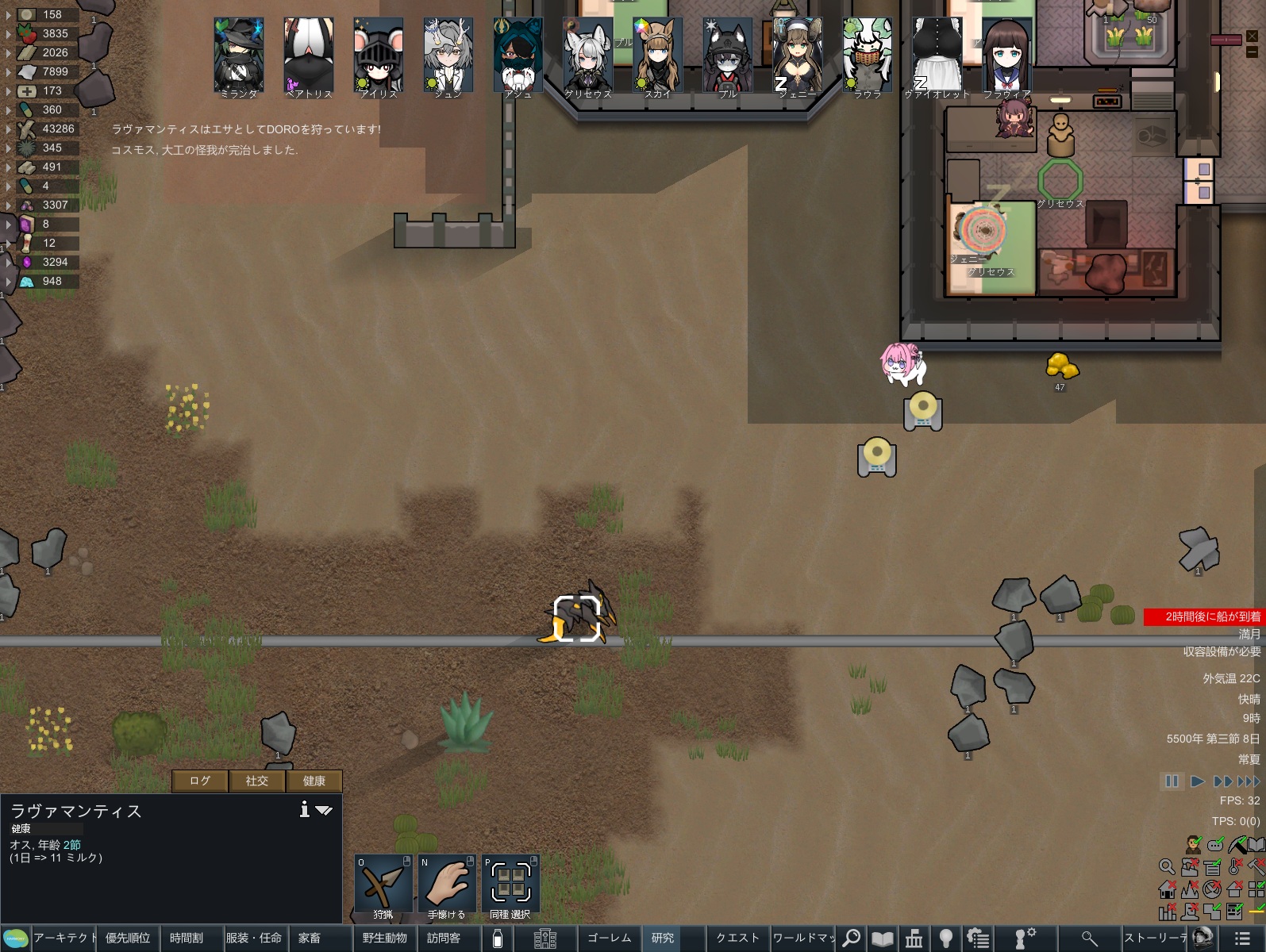Open the info 'i' button for ラヴァマンティス
This screenshot has width=1266, height=952.
(304, 809)
